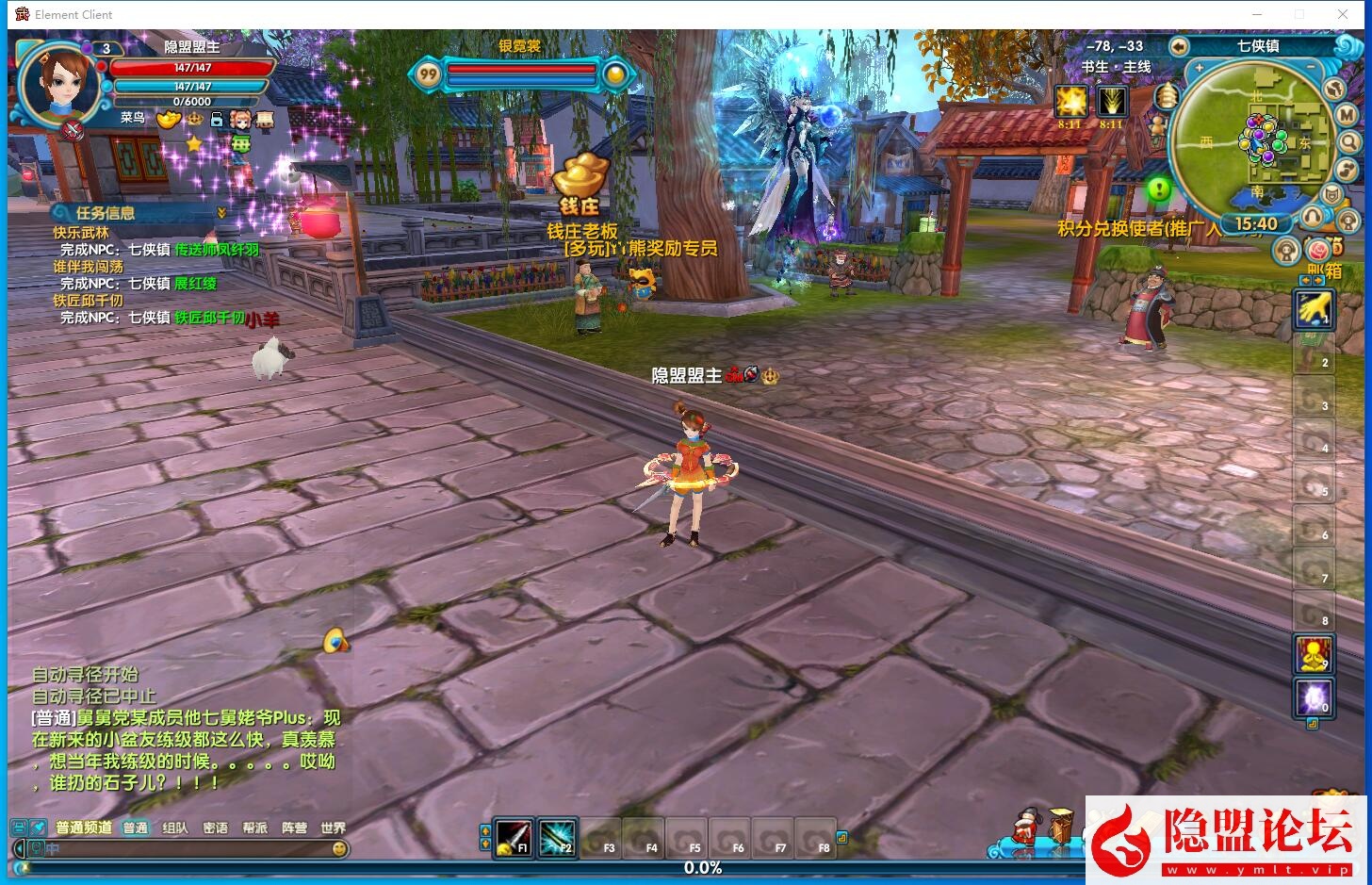
Task: Open the gold ingot icon under player bars
Action: (x=168, y=120)
